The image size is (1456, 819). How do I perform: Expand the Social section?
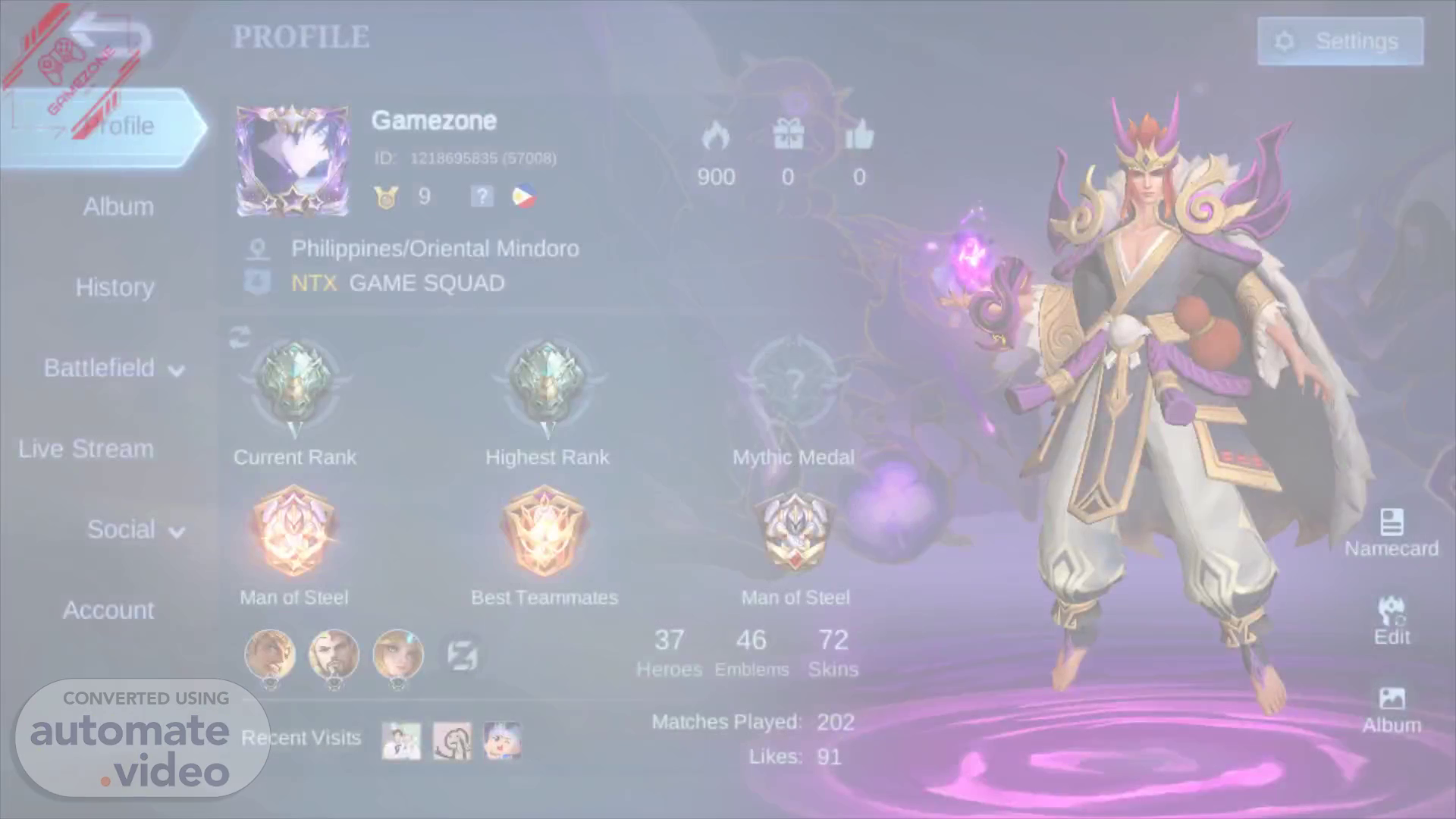135,529
